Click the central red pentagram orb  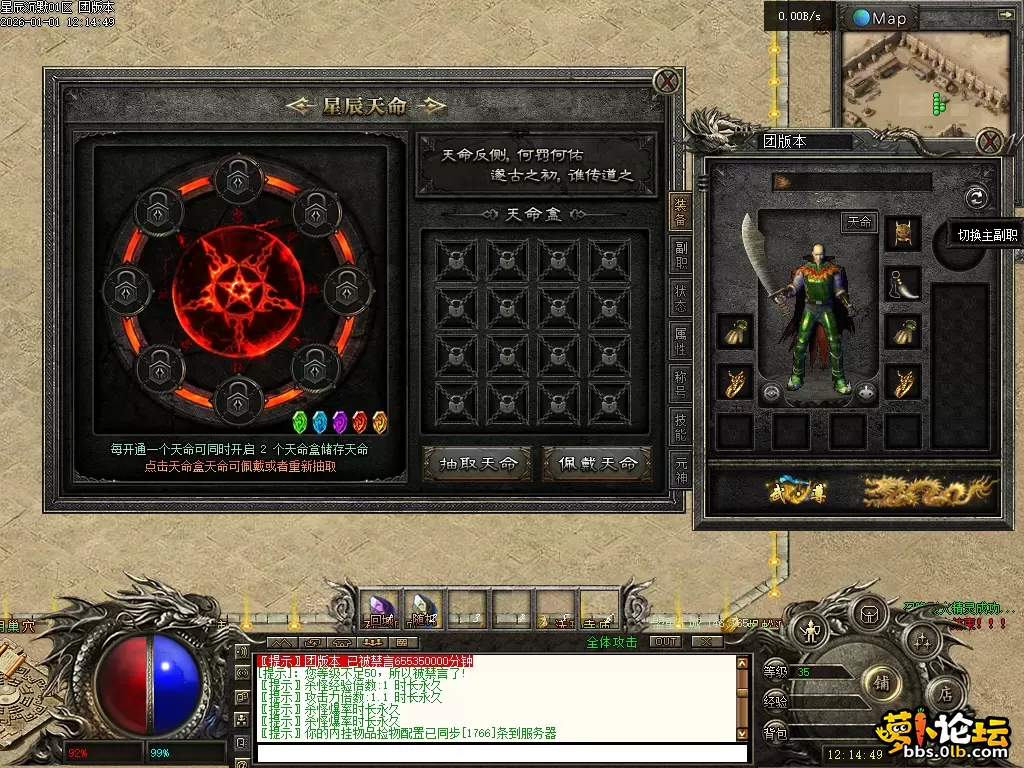238,288
